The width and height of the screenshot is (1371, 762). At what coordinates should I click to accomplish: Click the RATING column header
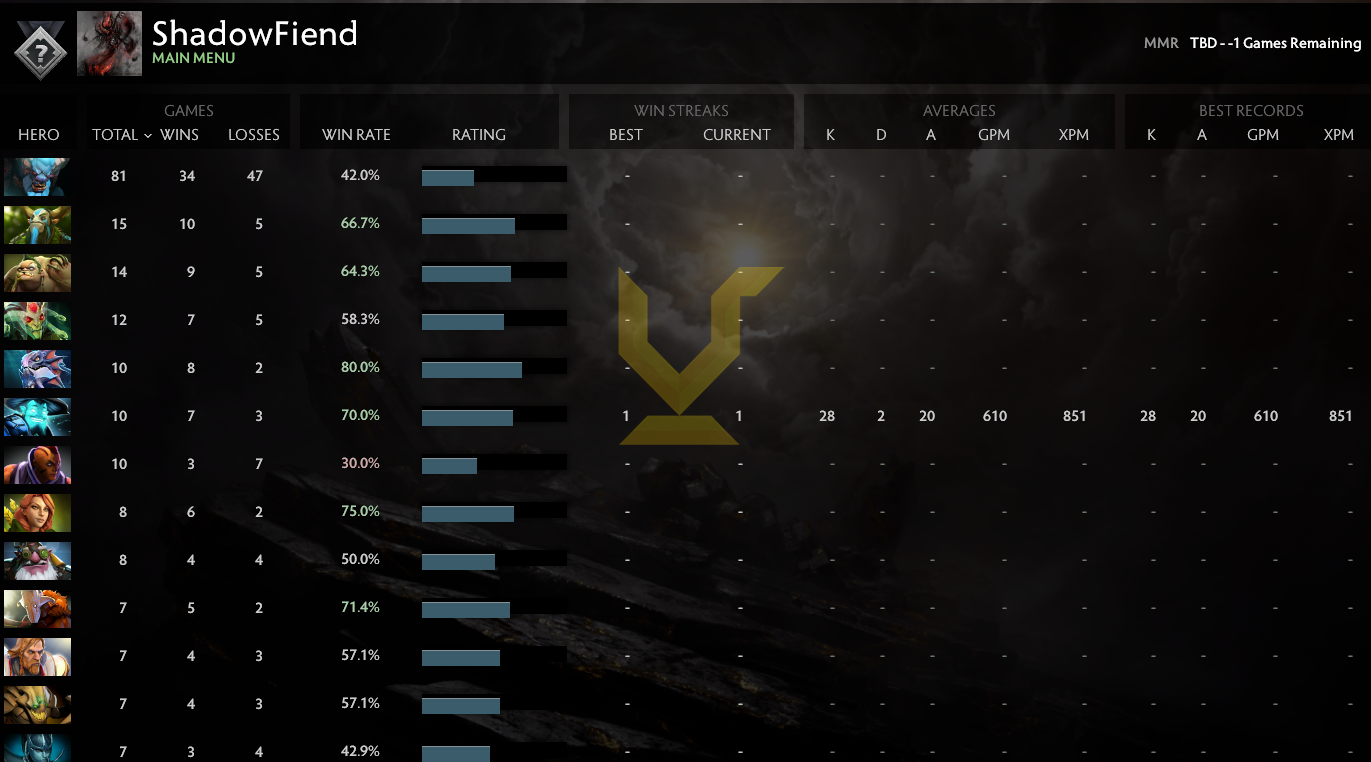(479, 134)
